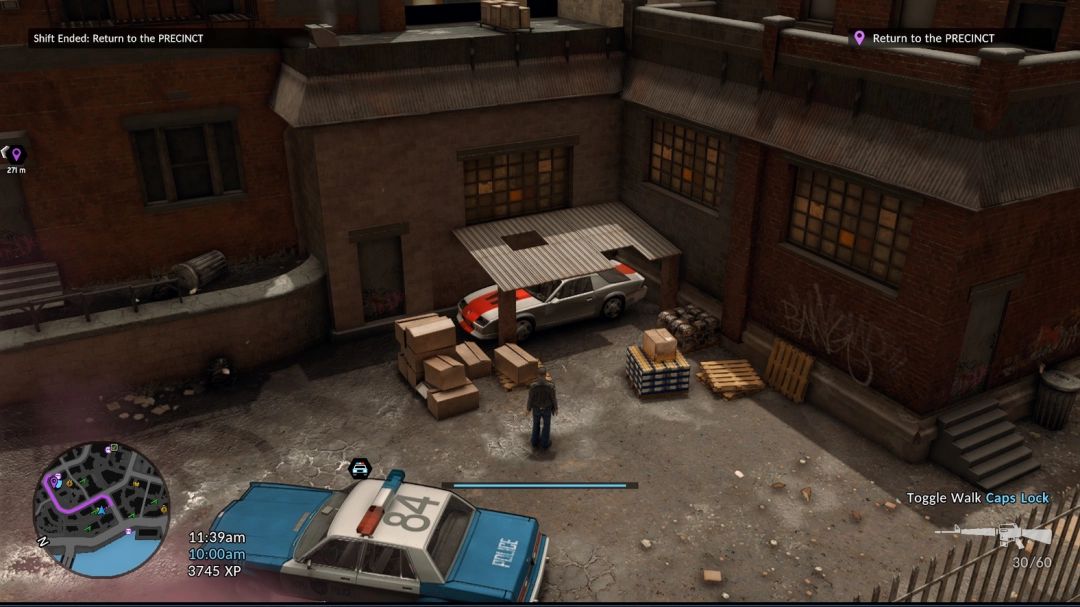1080x607 pixels.
Task: Select the police car marker icon
Action: (x=360, y=468)
